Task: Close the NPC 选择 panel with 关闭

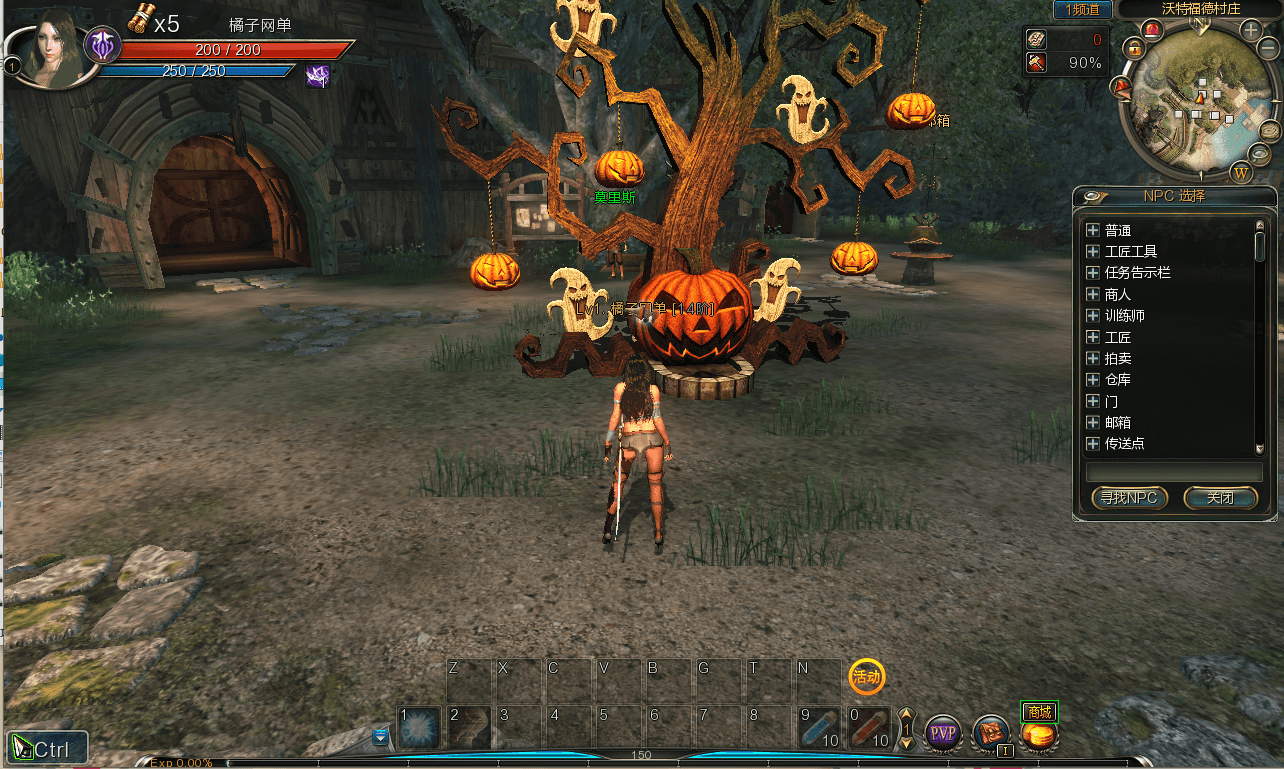Action: pyautogui.click(x=1220, y=498)
